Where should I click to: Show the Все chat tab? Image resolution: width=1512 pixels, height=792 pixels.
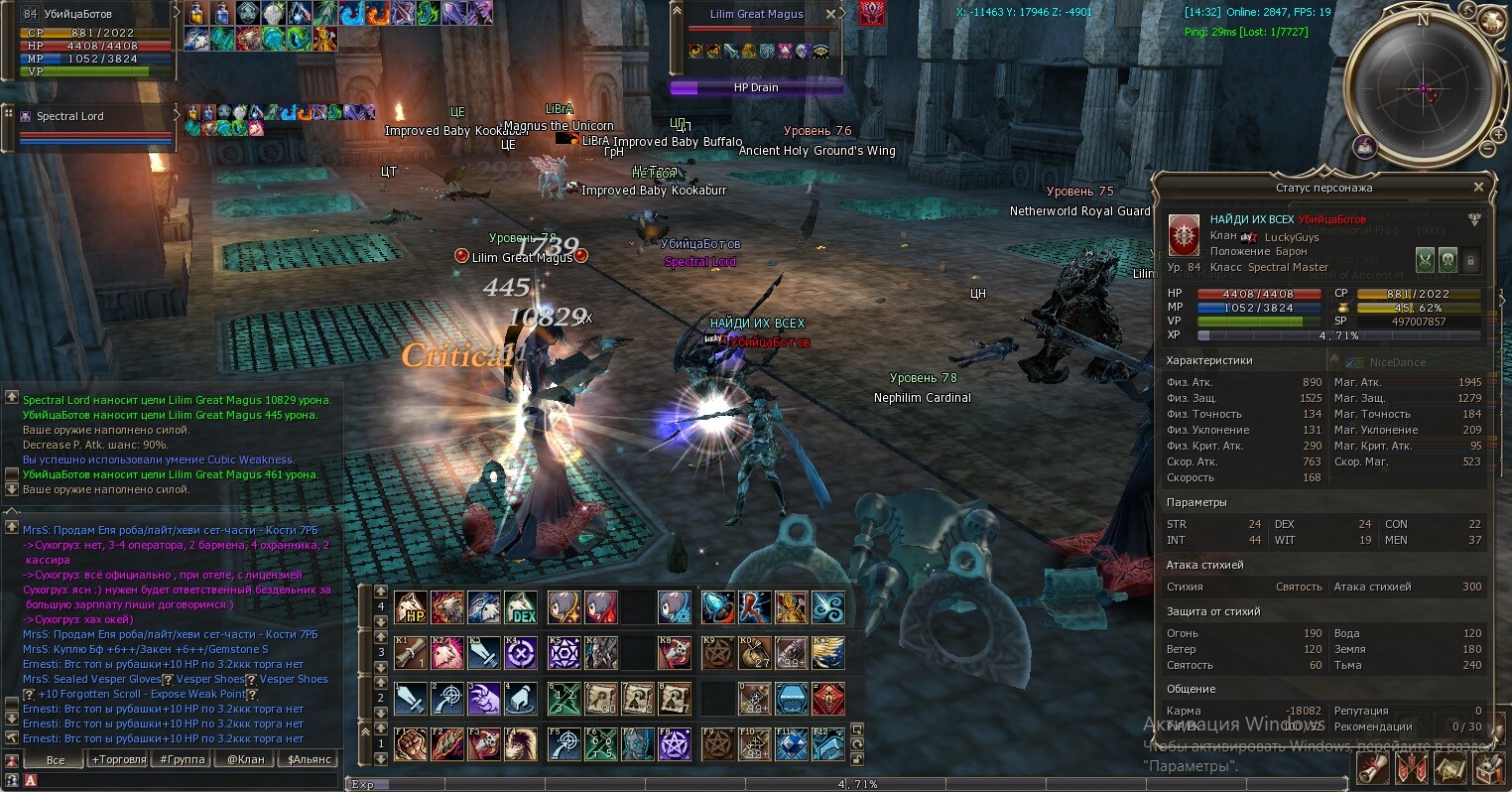(x=56, y=759)
